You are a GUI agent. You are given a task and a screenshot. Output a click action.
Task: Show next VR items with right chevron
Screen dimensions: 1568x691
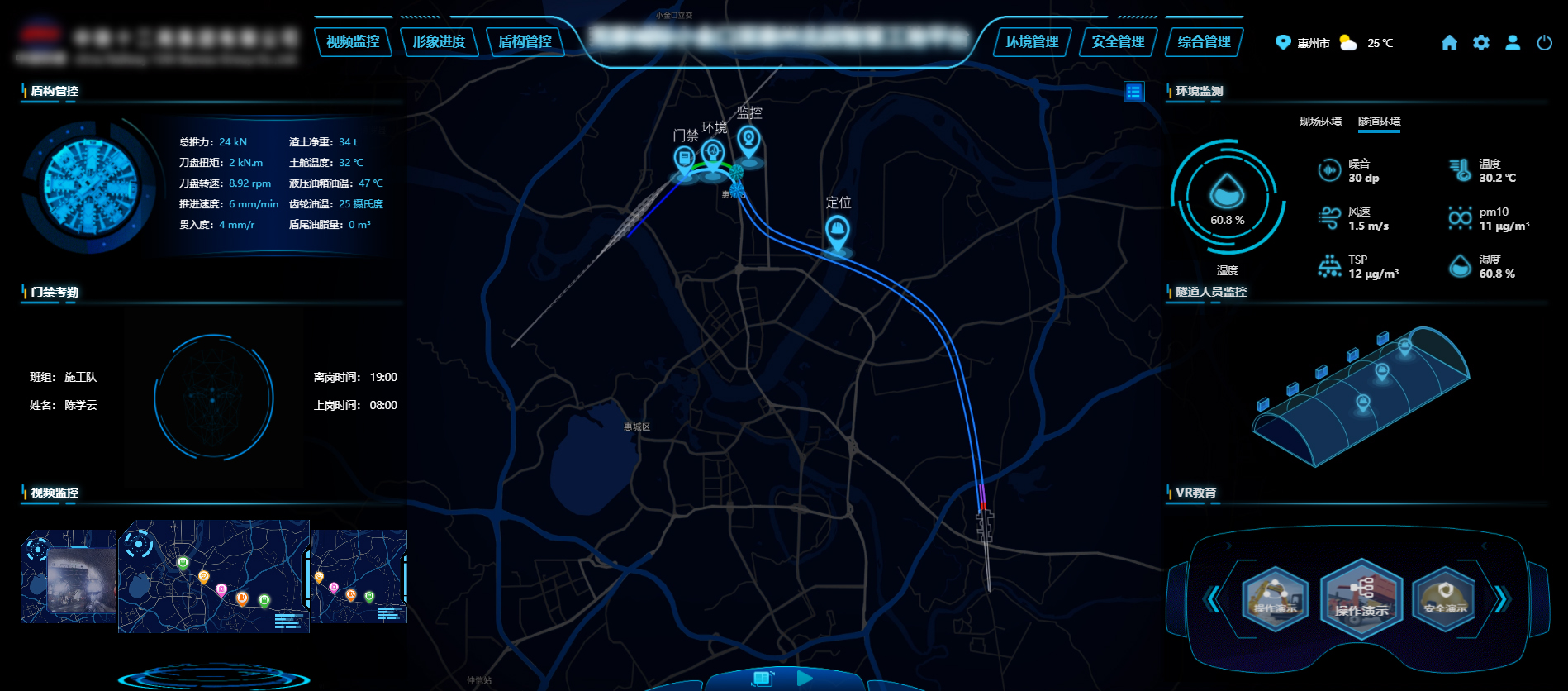pyautogui.click(x=1502, y=598)
